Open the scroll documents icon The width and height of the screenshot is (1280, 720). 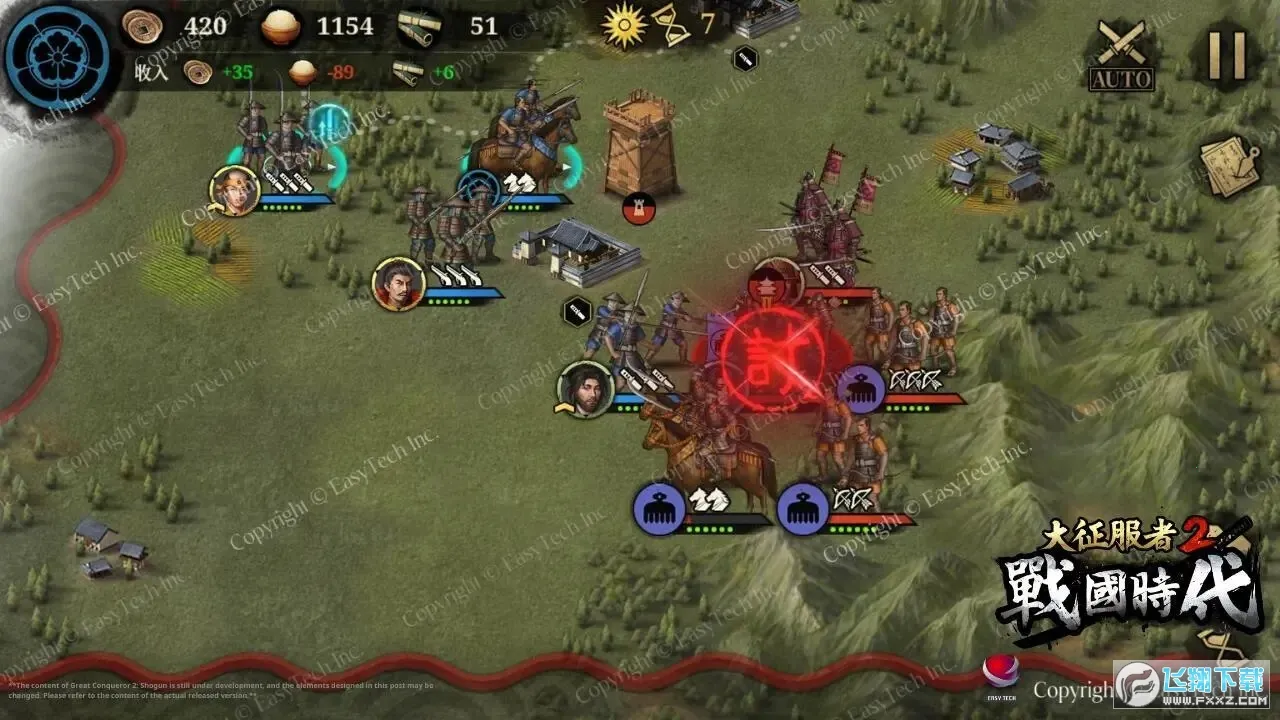click(1229, 167)
